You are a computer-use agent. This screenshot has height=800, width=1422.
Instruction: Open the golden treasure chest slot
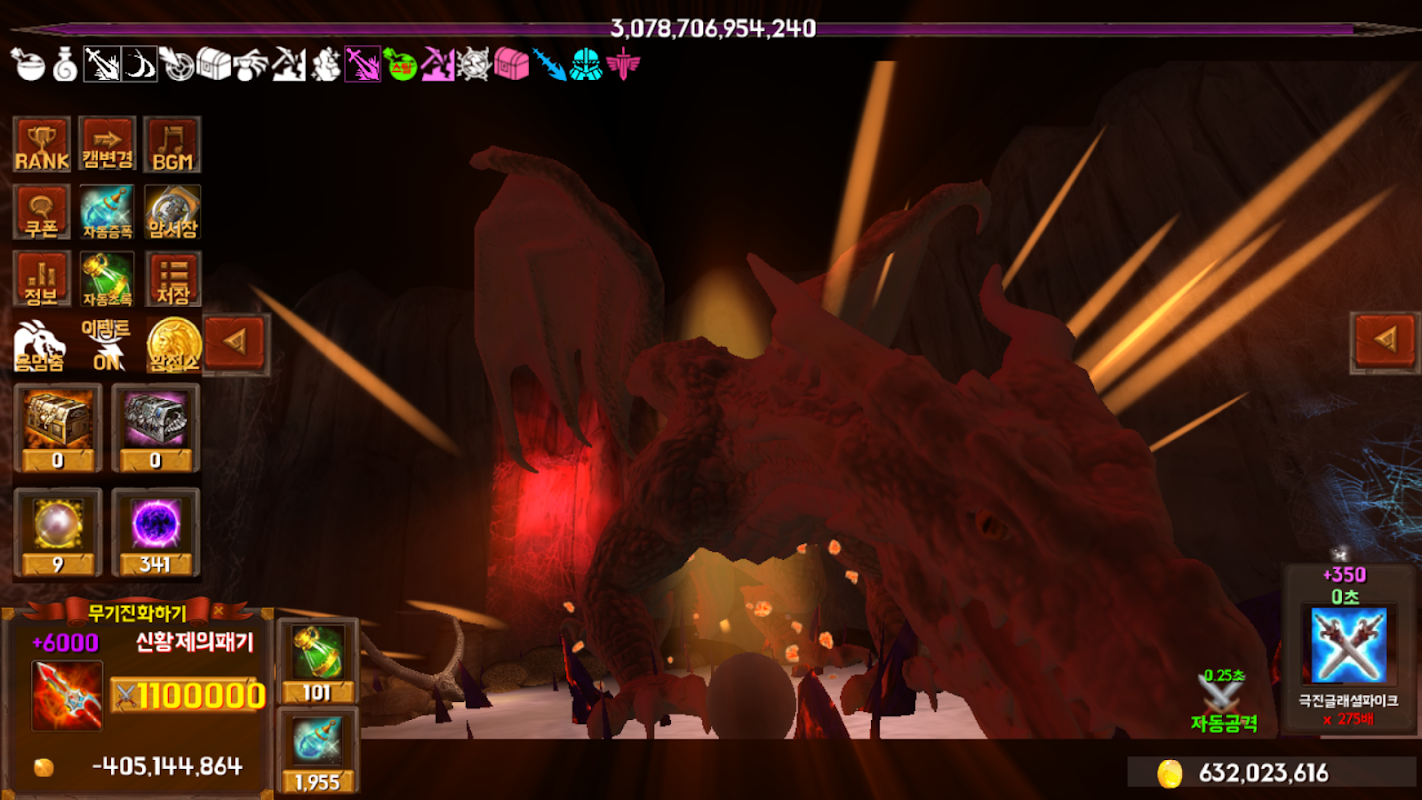[57, 427]
